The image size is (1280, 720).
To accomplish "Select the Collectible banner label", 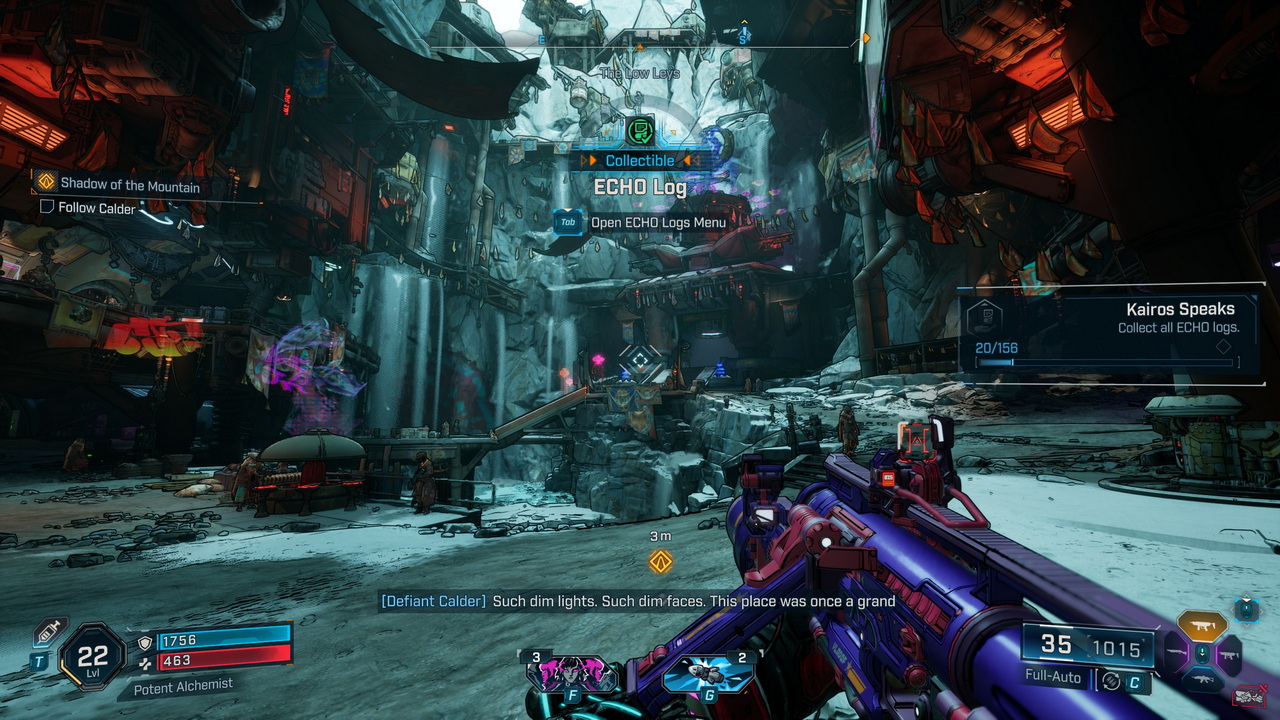I will (x=640, y=161).
